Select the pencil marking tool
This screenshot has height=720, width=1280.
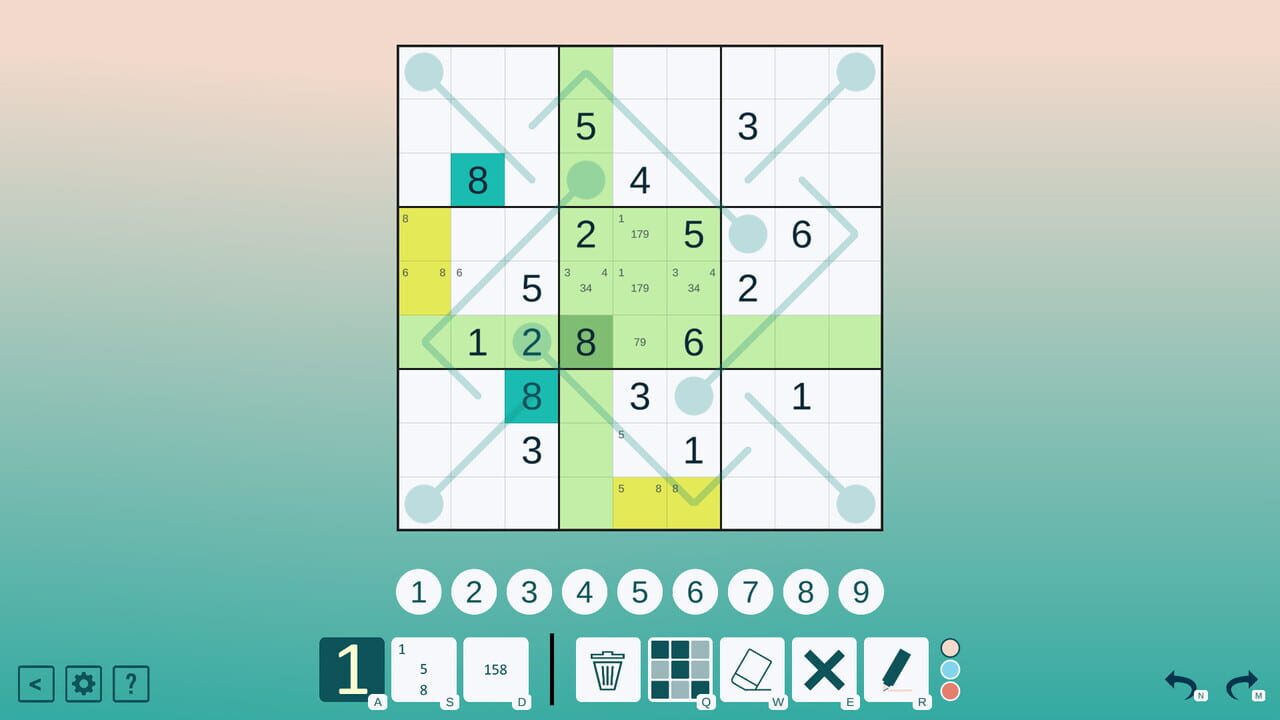[896, 669]
